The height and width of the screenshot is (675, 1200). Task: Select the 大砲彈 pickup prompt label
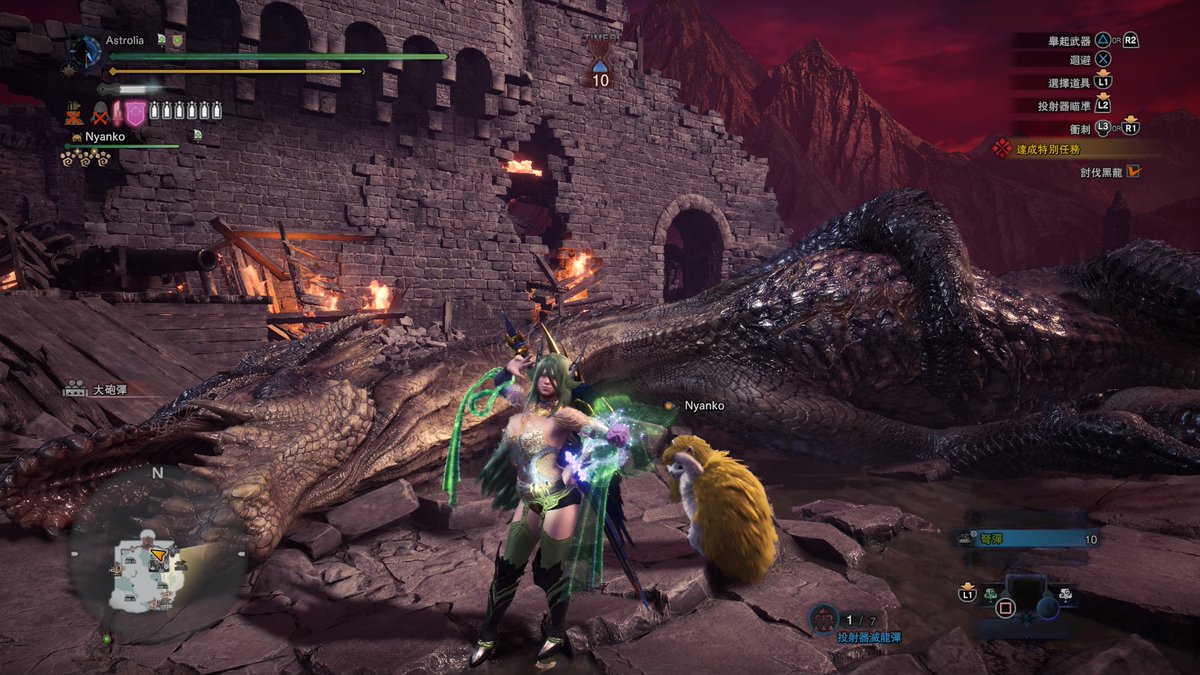pyautogui.click(x=111, y=388)
